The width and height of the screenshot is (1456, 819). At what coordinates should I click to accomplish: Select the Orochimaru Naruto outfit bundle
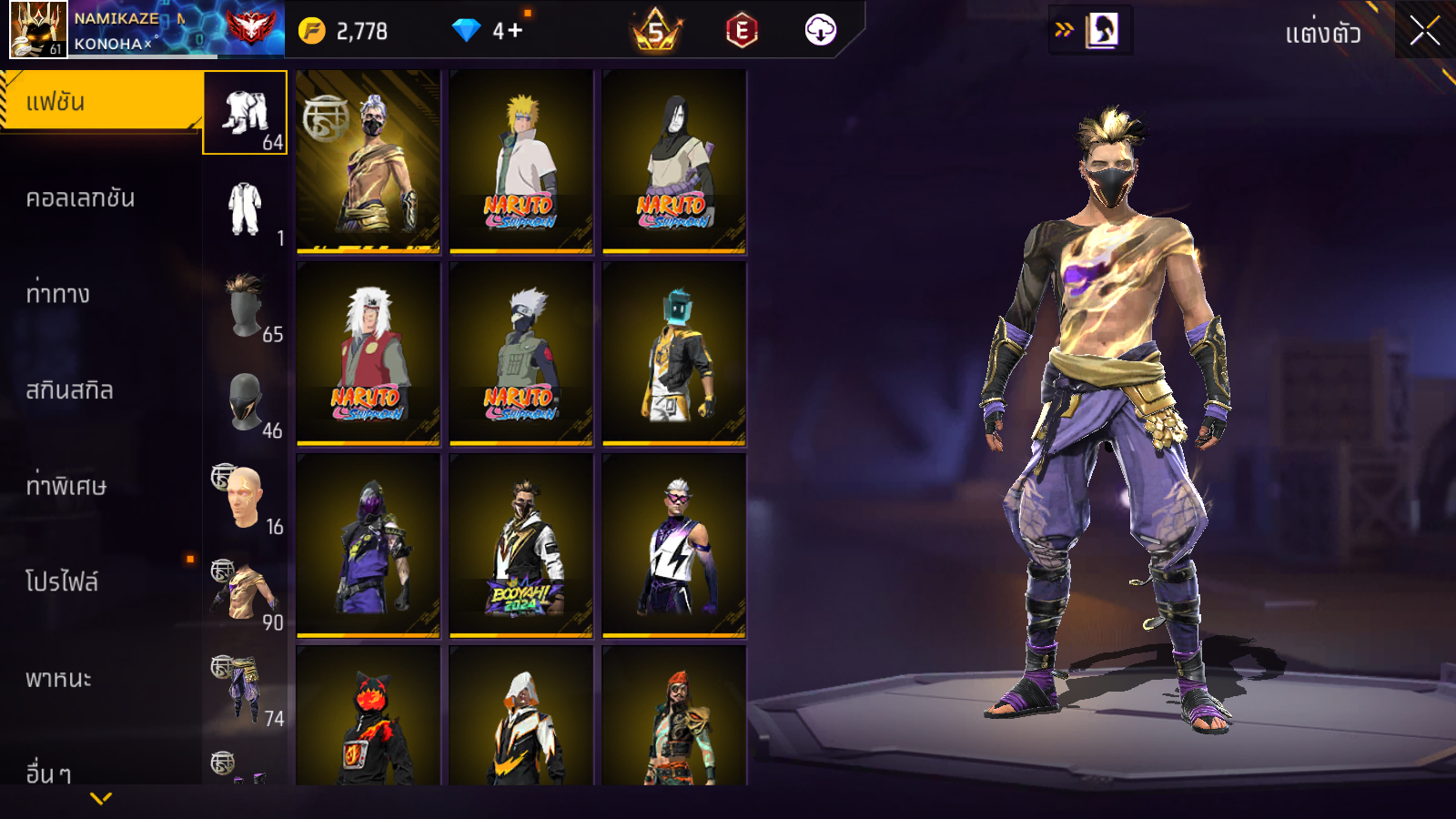(x=673, y=161)
